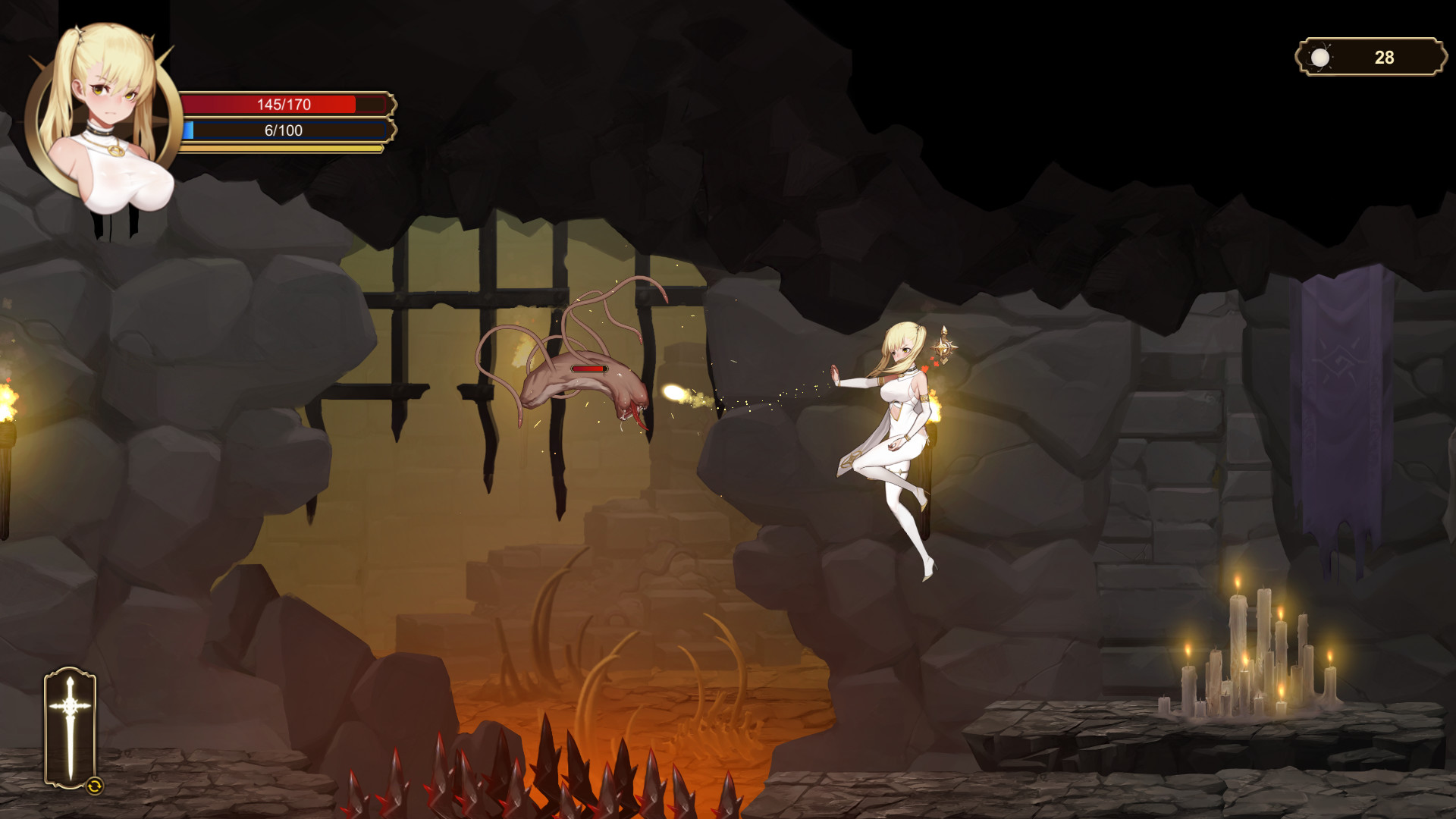Toggle the blue mana indicator on the MP bar

point(190,130)
